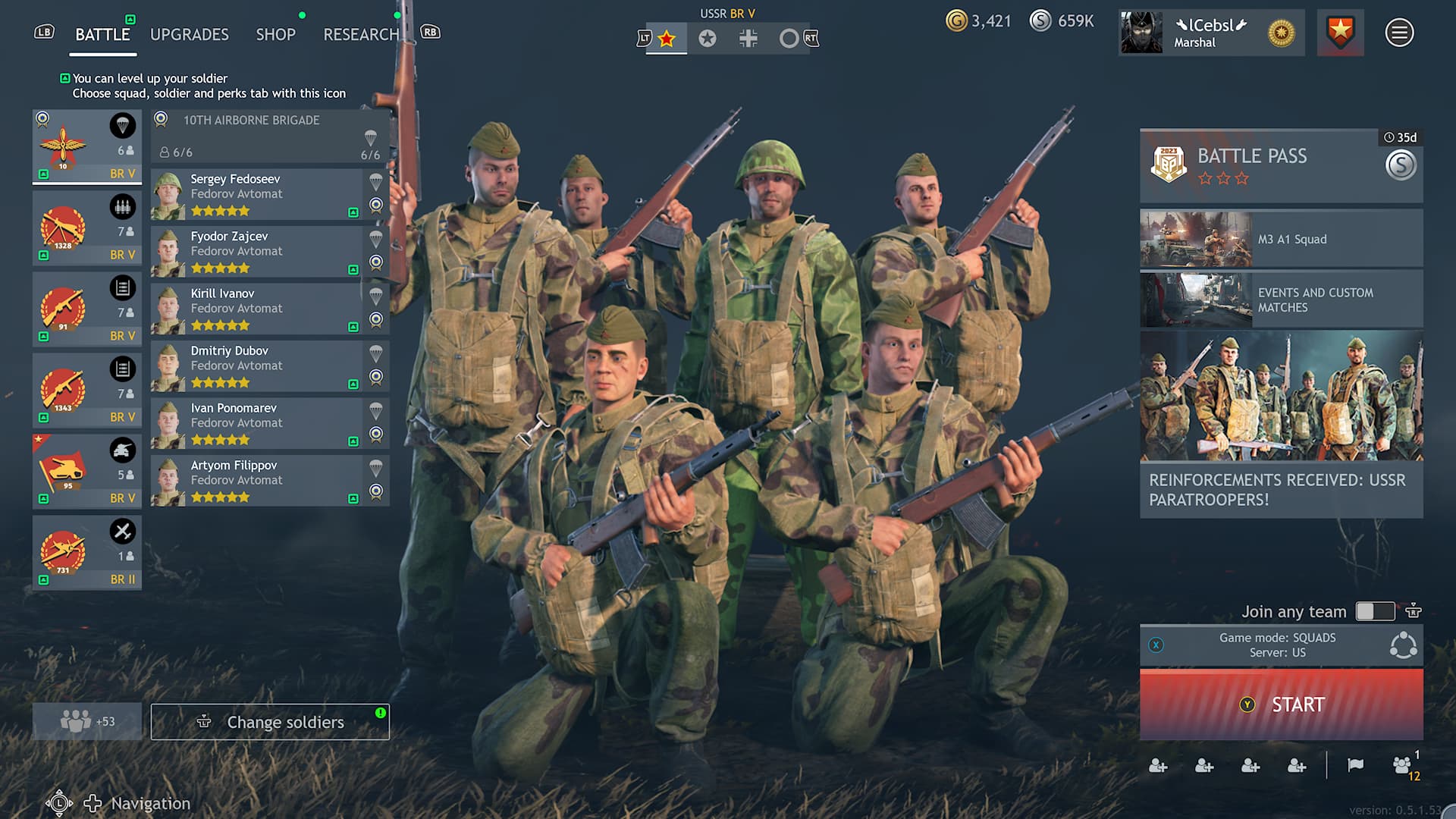Select the US star faction option

pos(708,37)
